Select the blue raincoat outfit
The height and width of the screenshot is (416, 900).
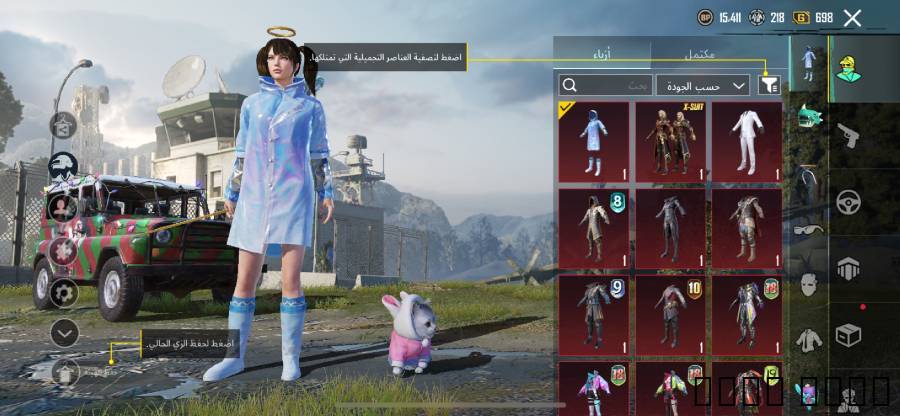(x=594, y=142)
